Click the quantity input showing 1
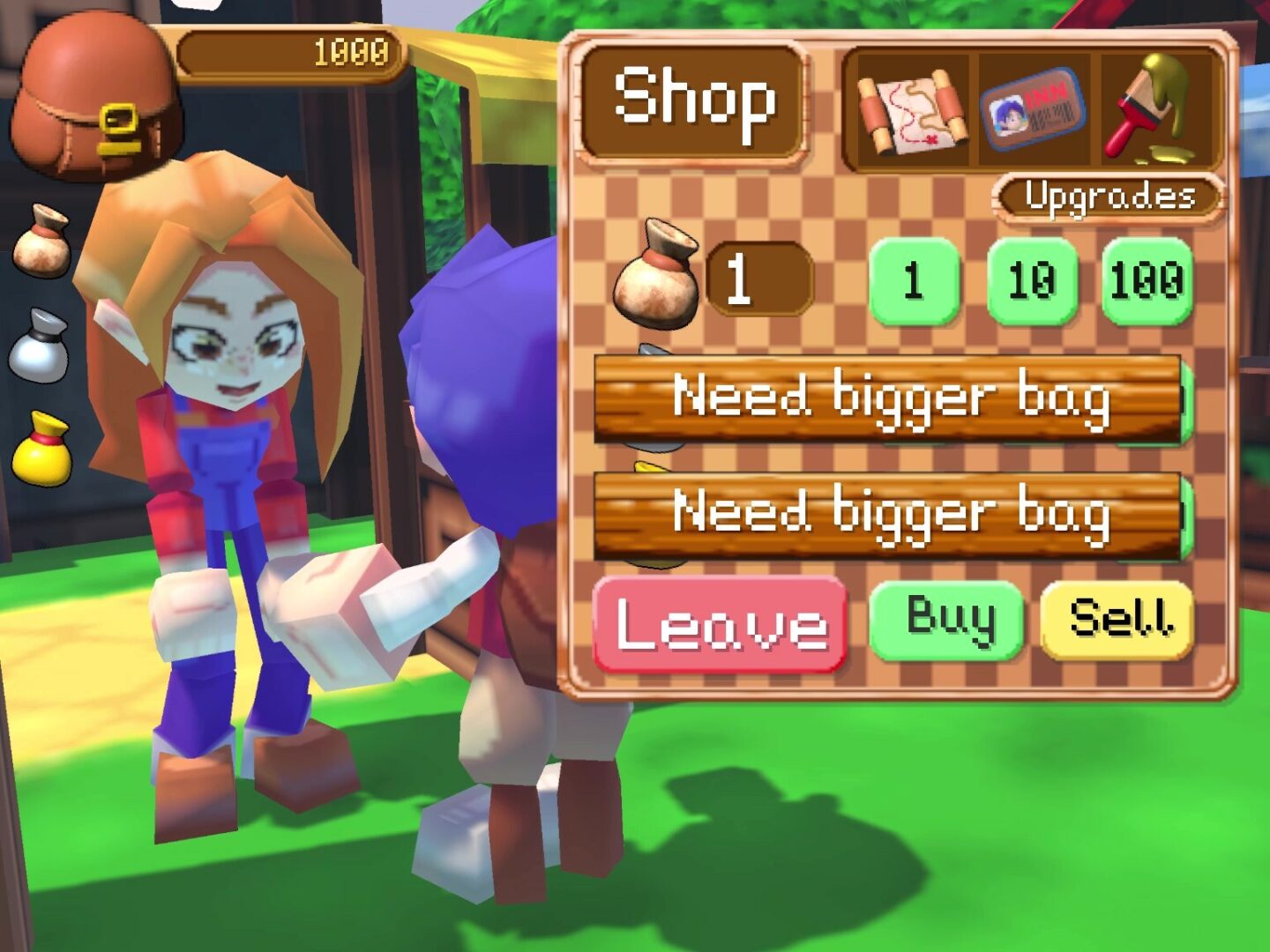This screenshot has height=952, width=1270. click(x=757, y=280)
